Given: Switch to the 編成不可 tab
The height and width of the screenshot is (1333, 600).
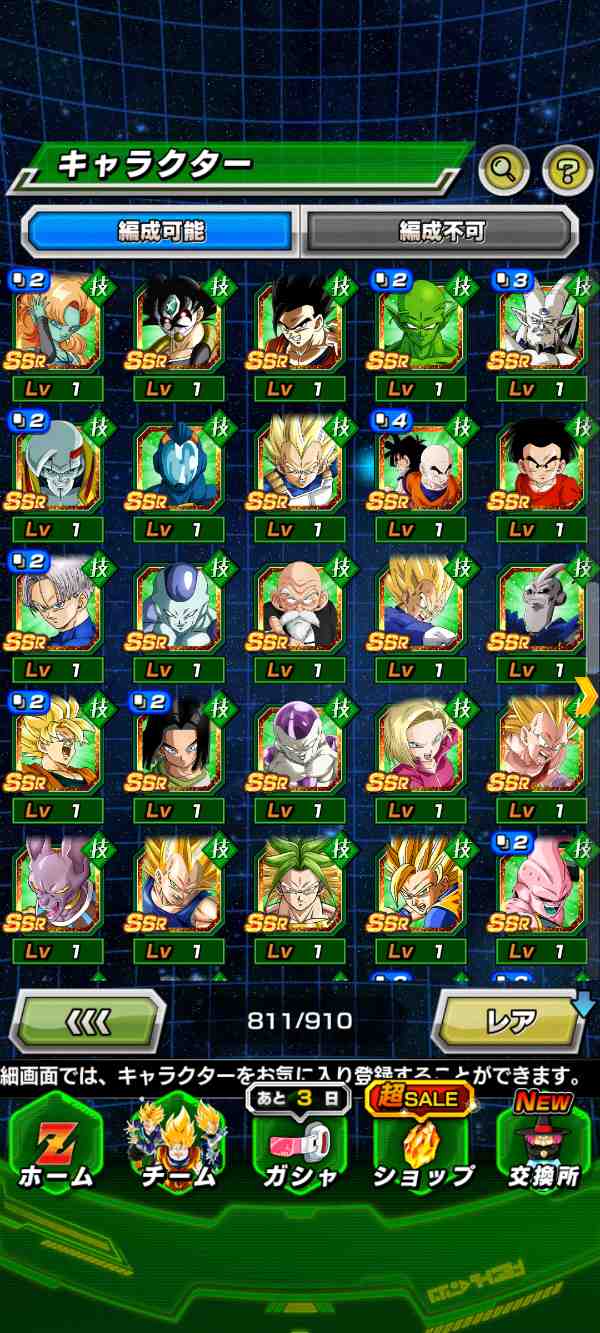Looking at the screenshot, I should tap(441, 232).
